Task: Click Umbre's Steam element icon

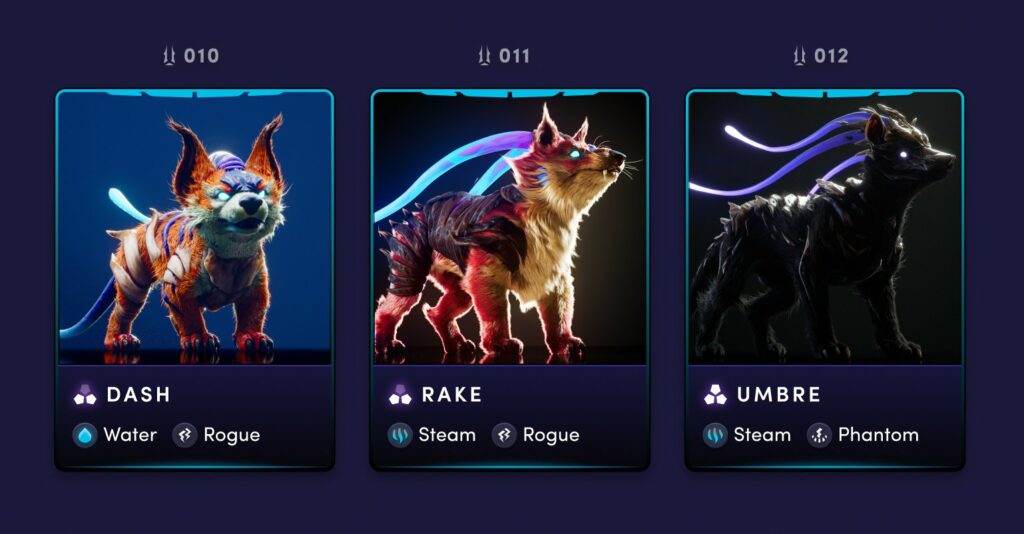Action: coord(715,435)
